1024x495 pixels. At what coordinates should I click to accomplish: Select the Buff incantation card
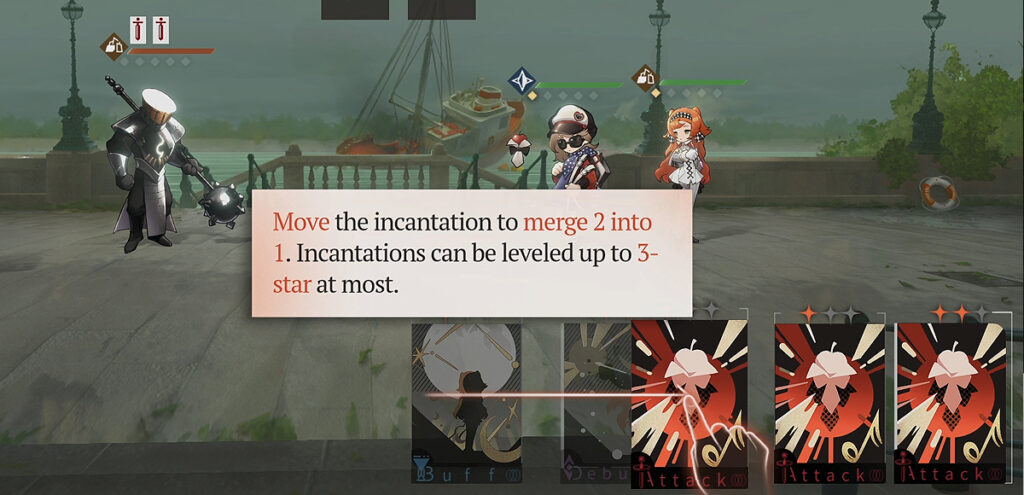click(x=466, y=402)
